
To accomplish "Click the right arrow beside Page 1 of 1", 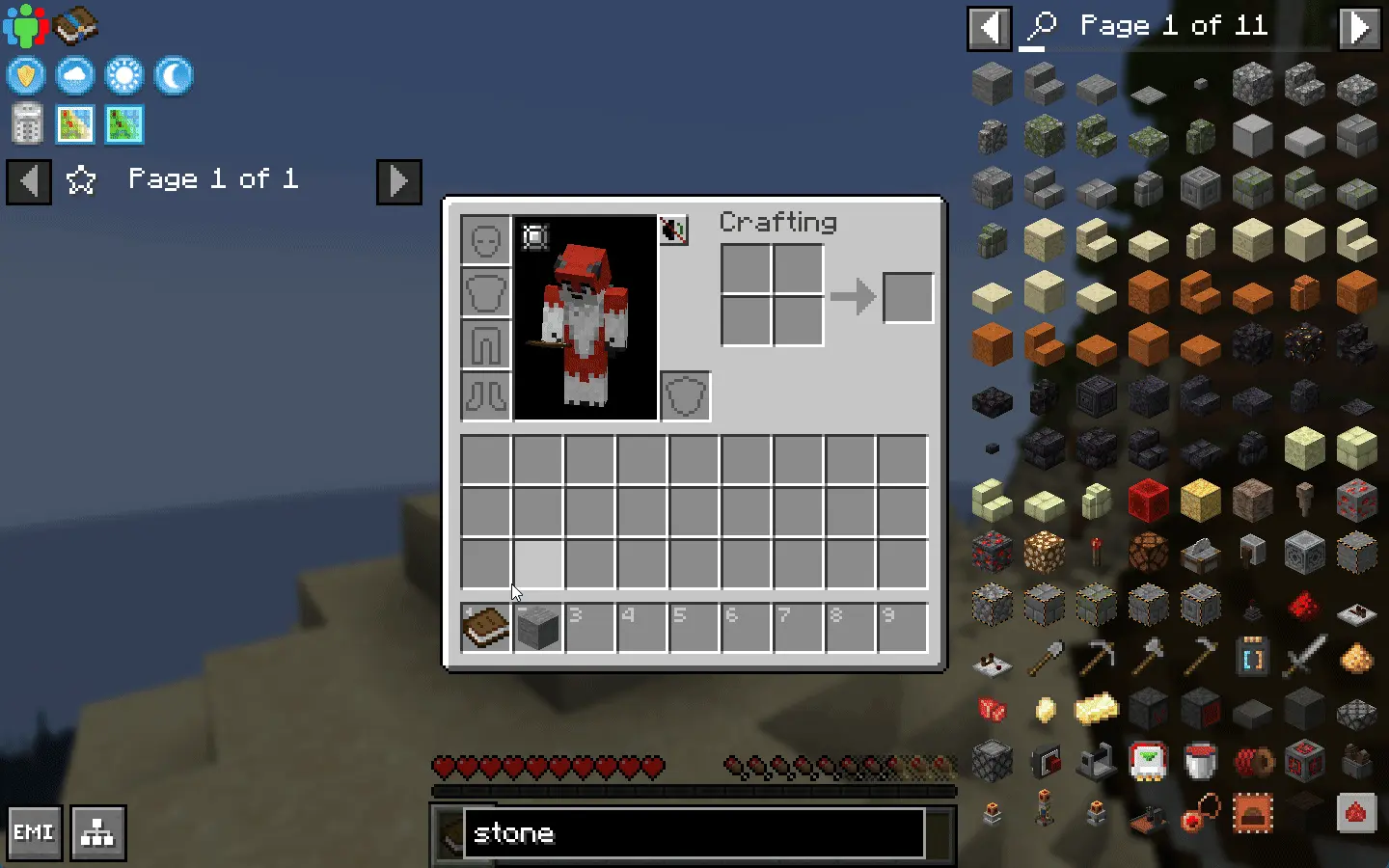I will click(x=398, y=181).
